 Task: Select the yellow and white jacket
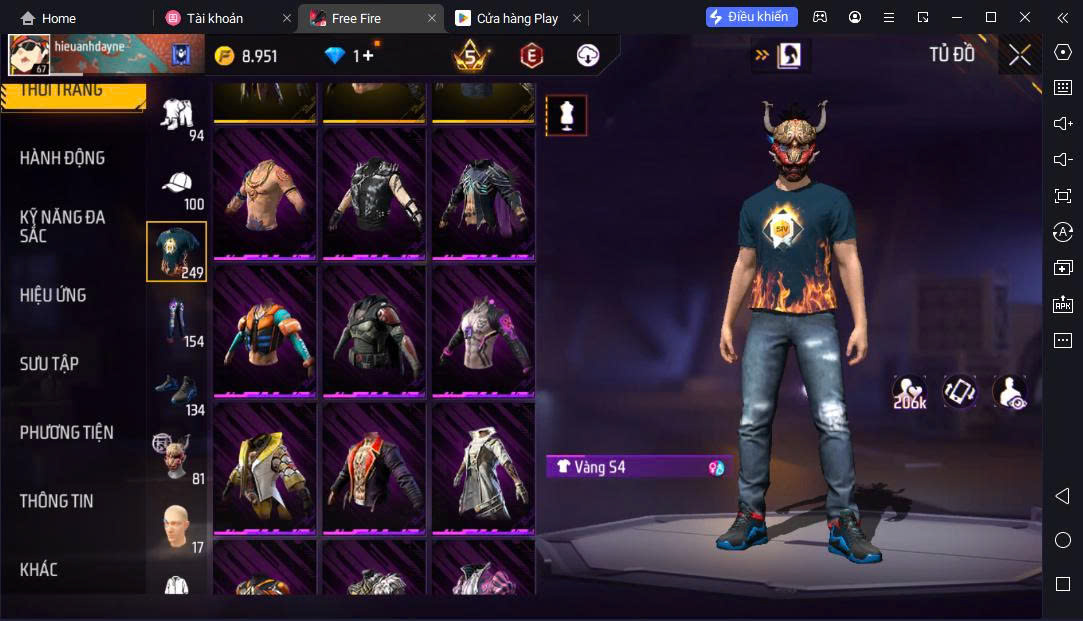click(265, 467)
